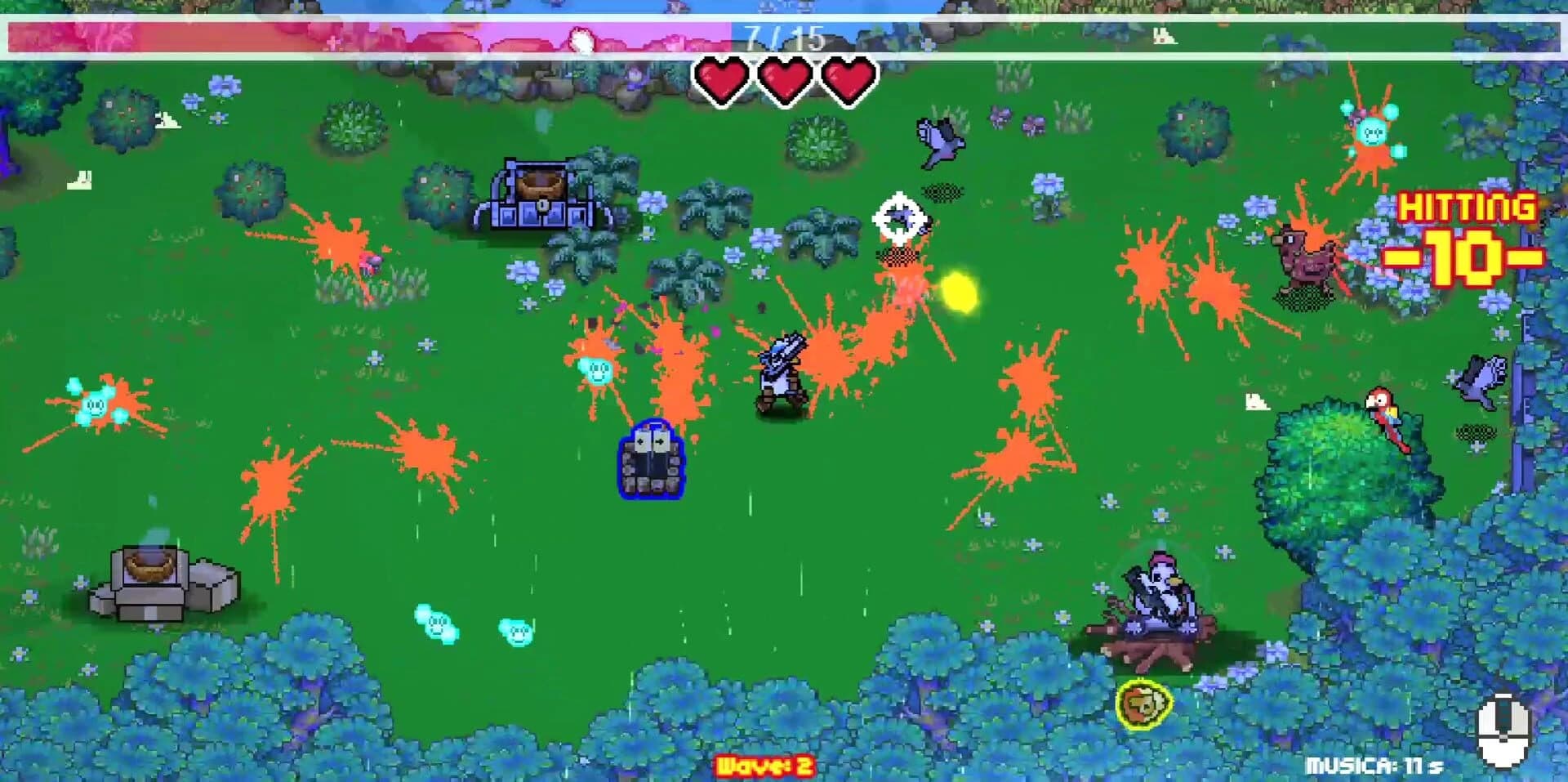The image size is (1568, 782).
Task: Click the 7 / 15 kill counter
Action: point(782,33)
